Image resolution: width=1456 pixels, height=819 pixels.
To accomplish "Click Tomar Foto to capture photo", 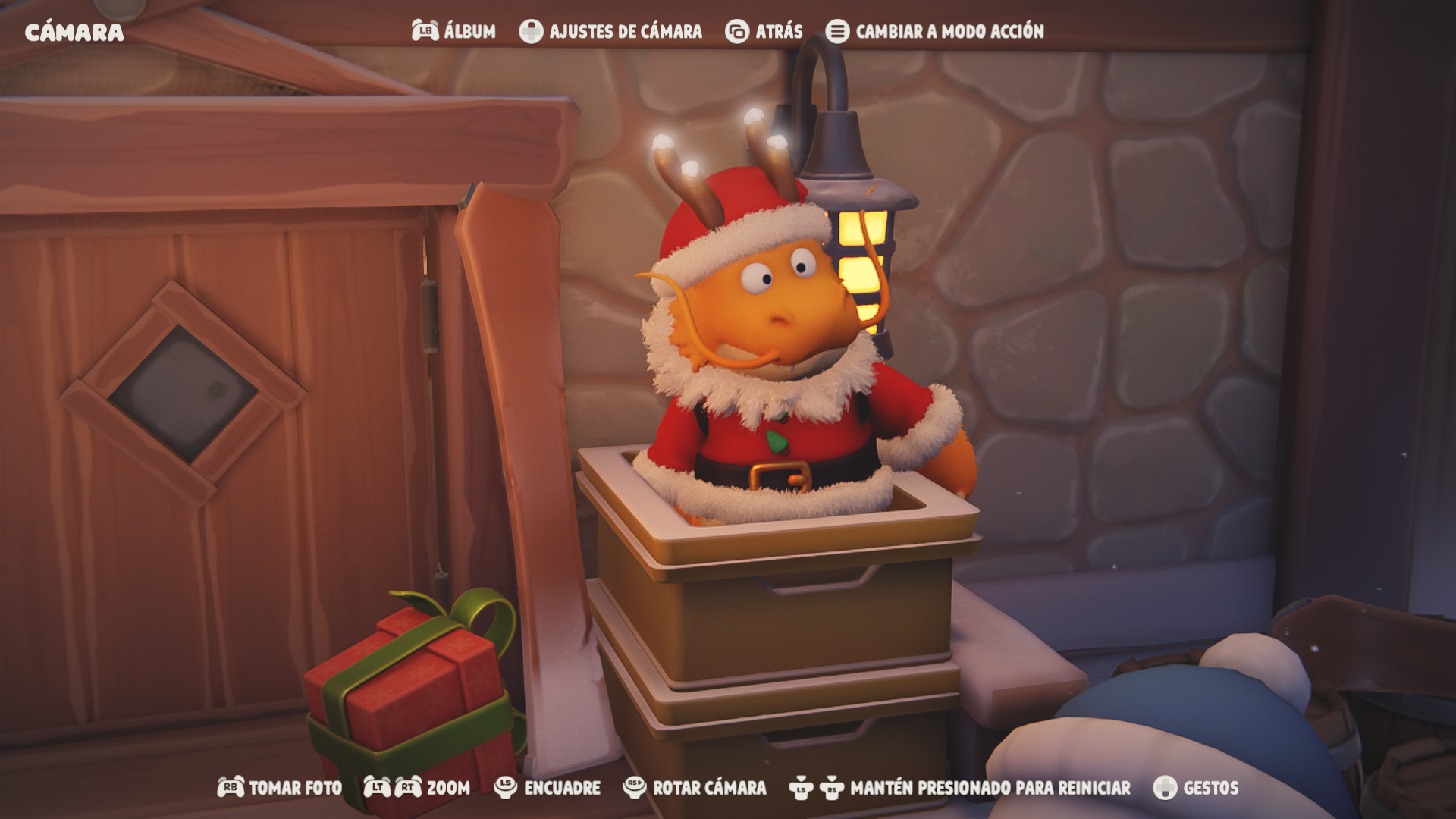I will (x=280, y=788).
